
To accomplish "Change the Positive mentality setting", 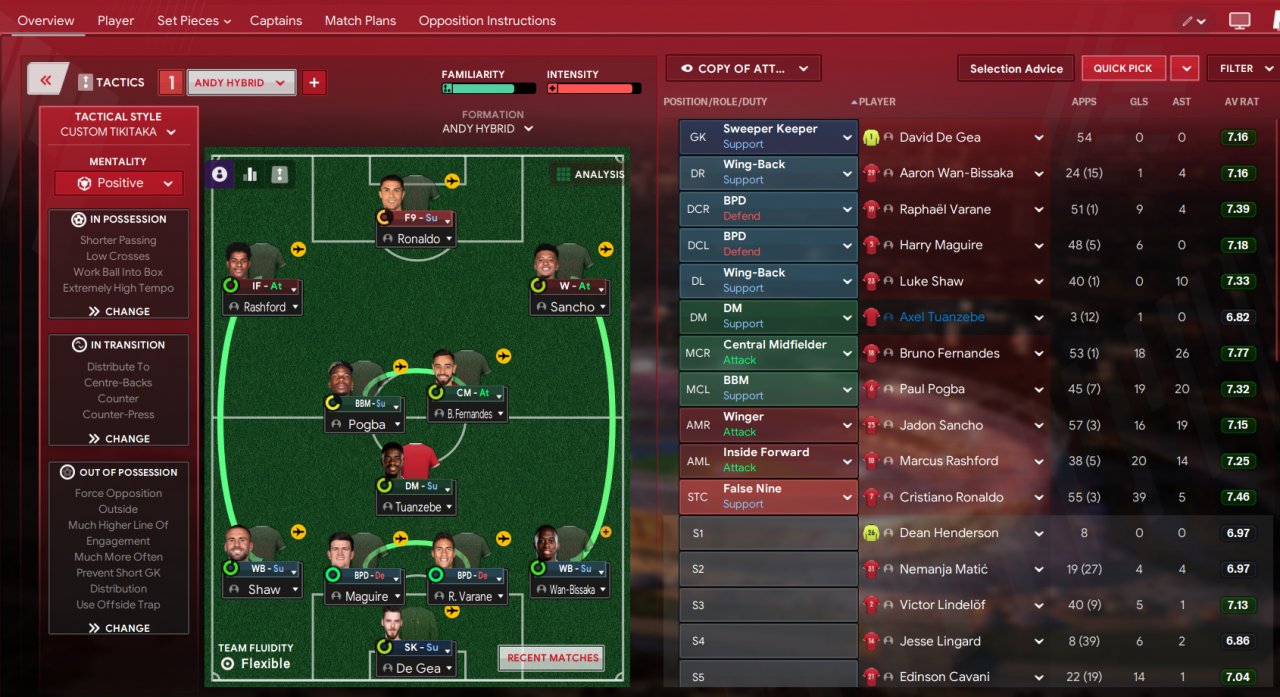I will (119, 183).
